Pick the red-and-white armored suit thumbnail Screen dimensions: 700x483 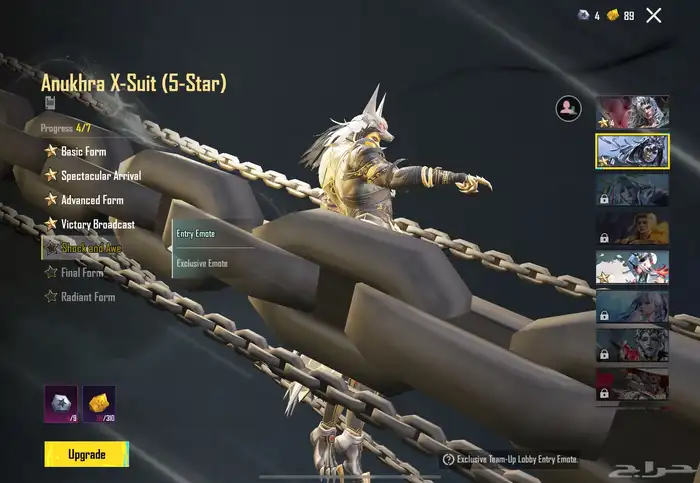tap(632, 267)
